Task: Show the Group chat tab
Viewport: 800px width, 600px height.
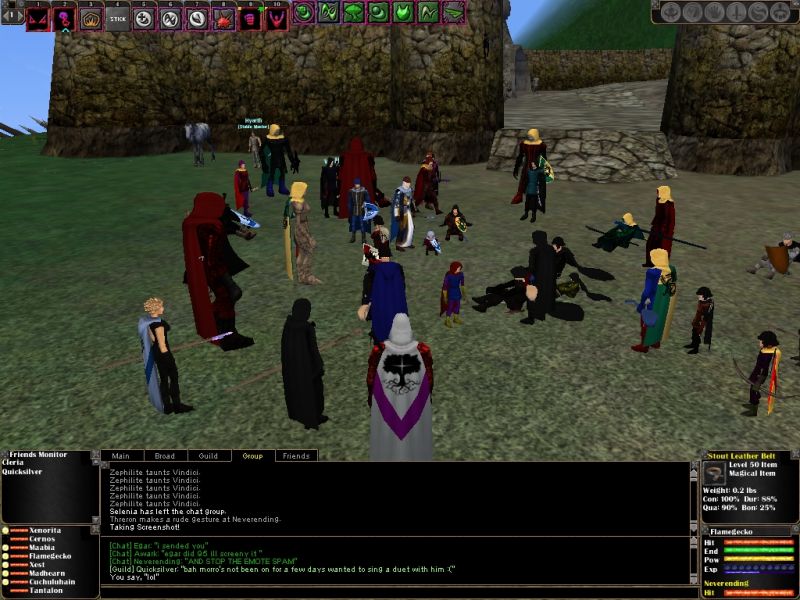Action: pos(252,456)
